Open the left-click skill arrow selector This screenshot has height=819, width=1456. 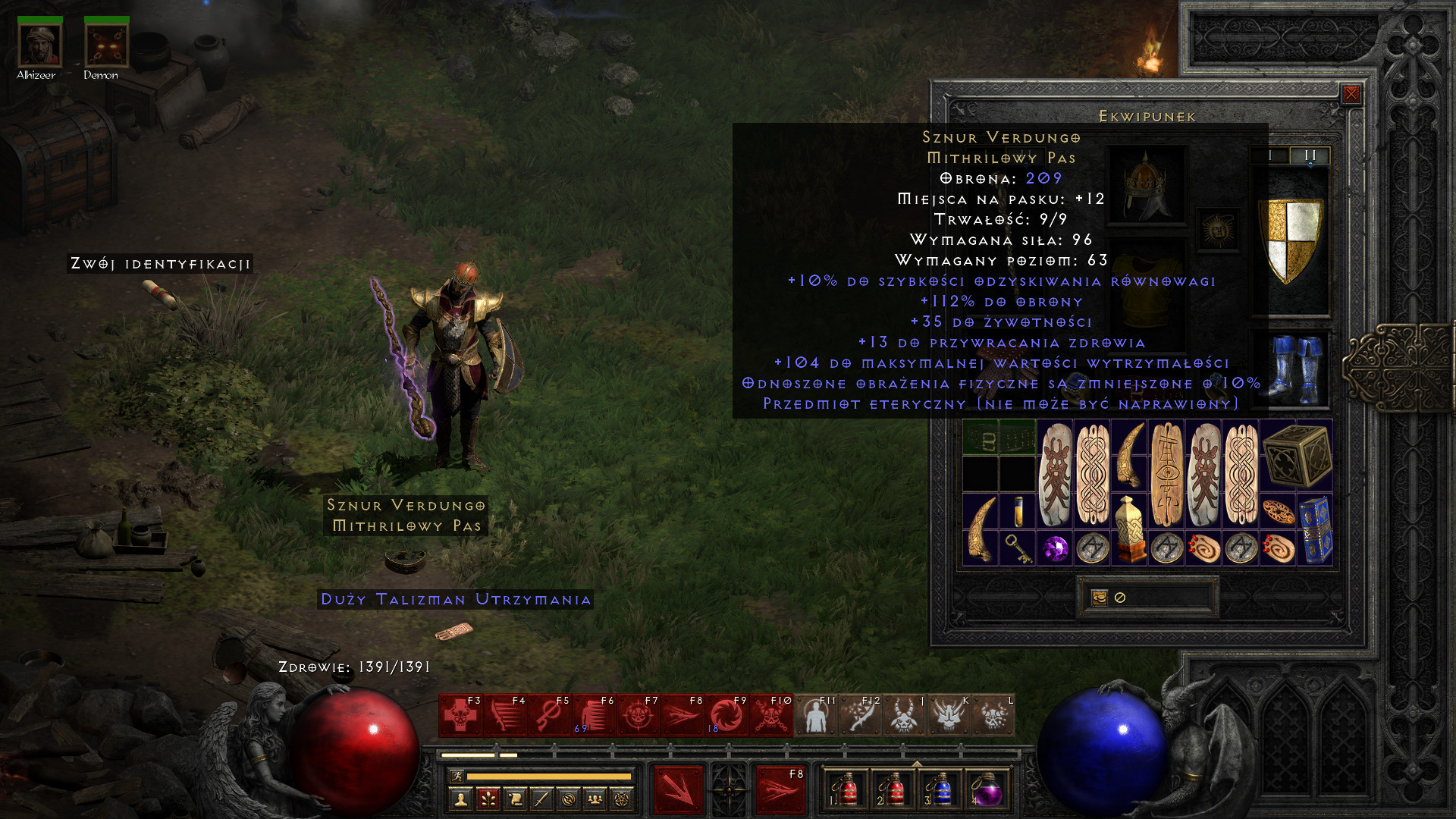click(678, 790)
